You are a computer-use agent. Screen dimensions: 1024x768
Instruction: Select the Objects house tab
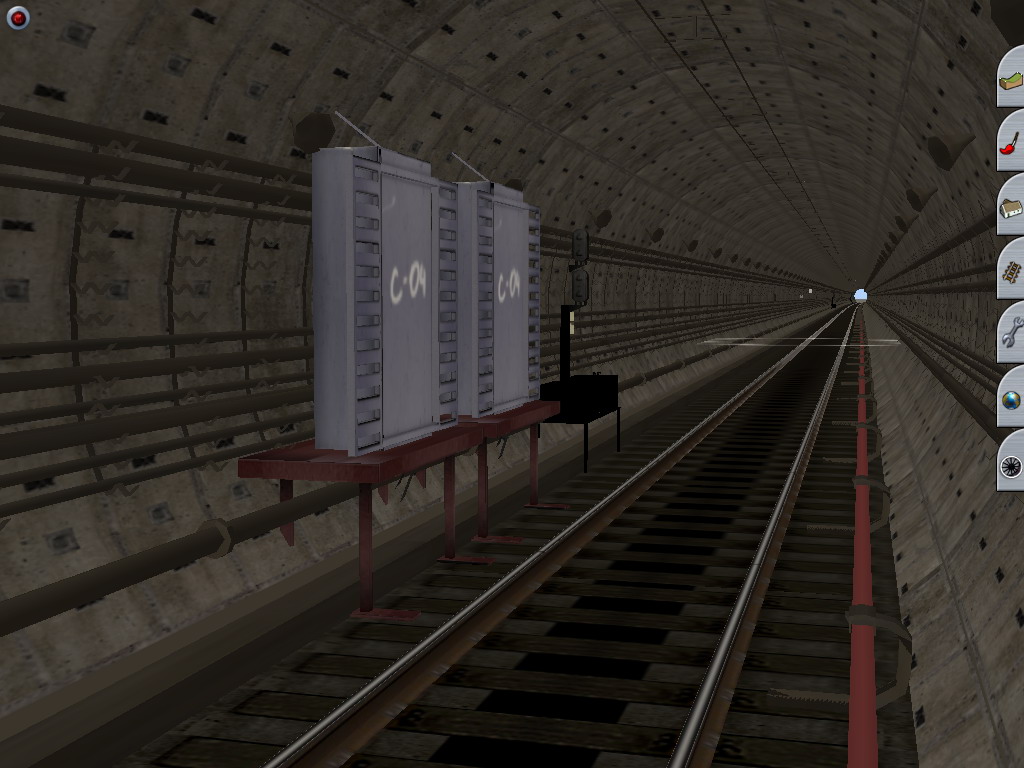coord(1011,209)
